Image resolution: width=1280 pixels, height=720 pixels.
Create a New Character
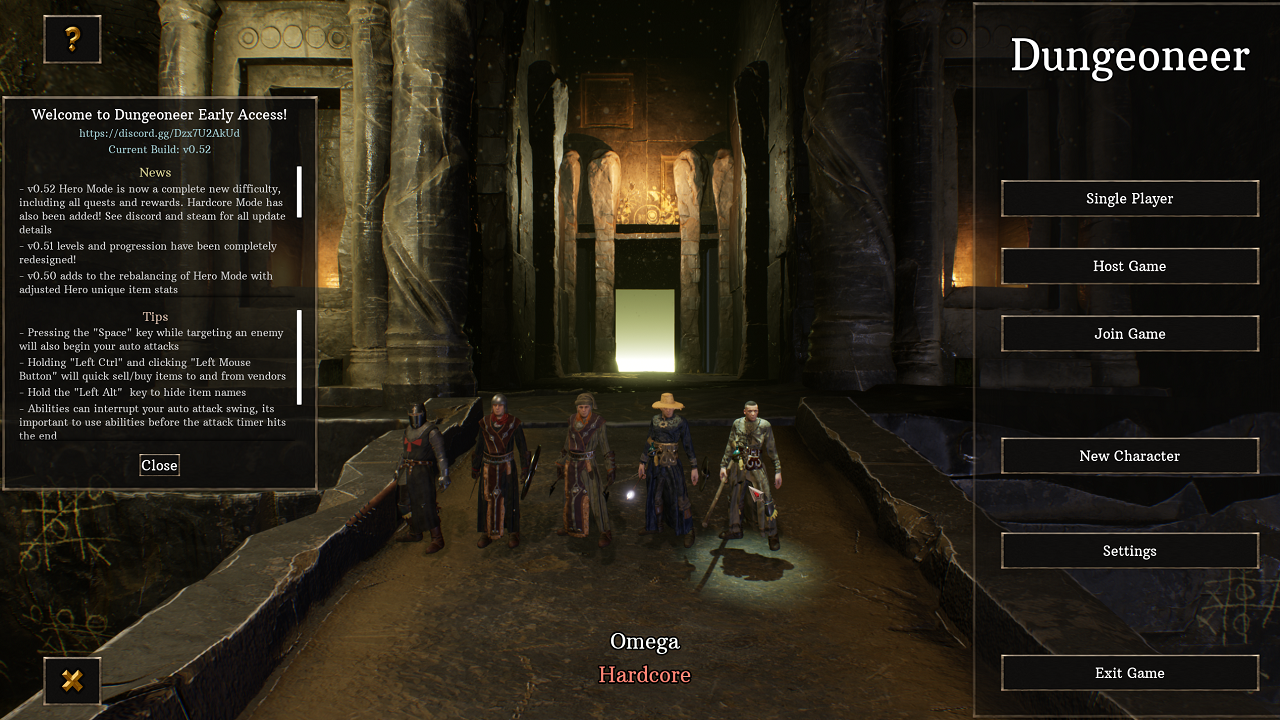click(1129, 455)
